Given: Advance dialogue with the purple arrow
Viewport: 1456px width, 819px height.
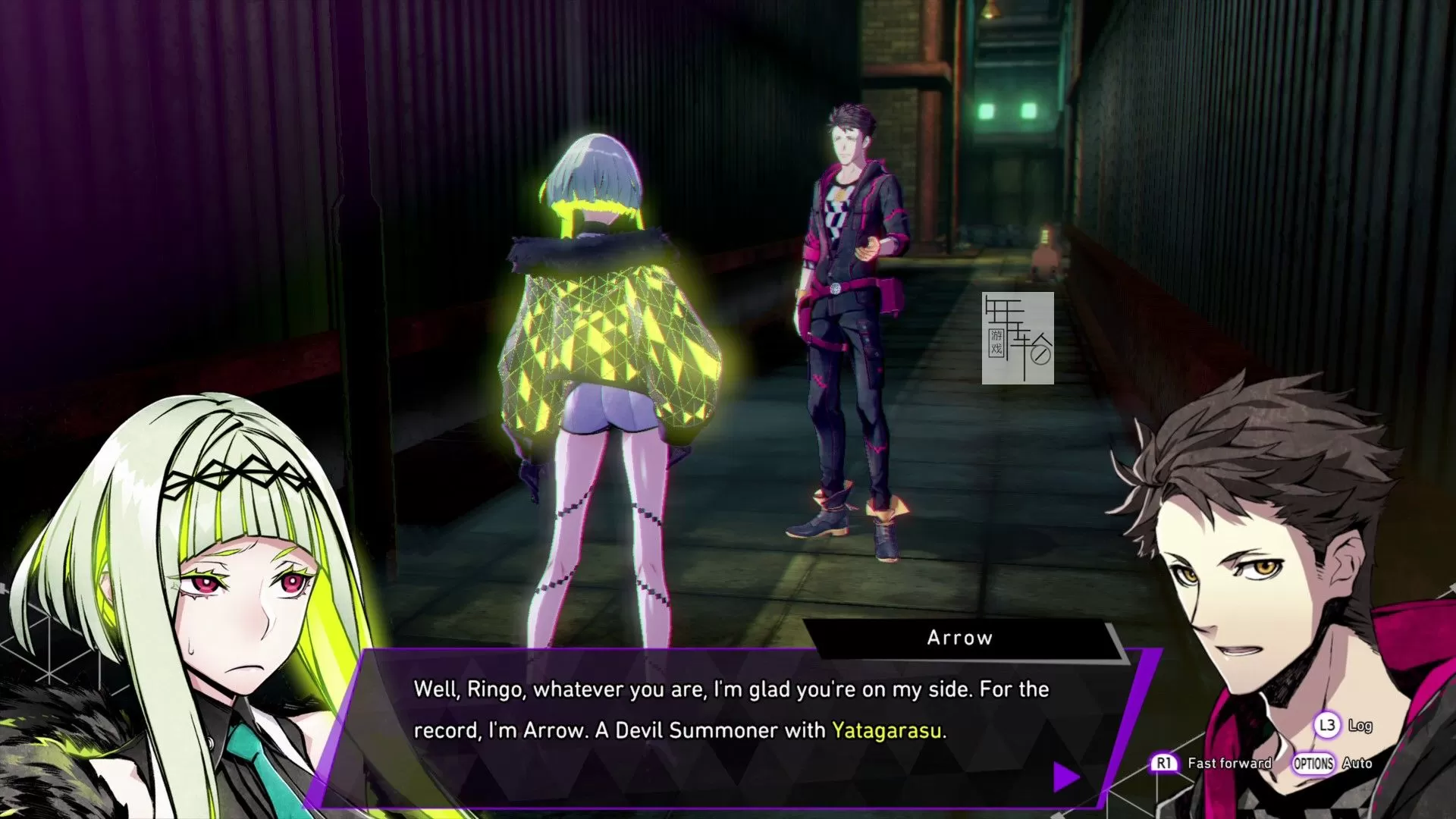Looking at the screenshot, I should 1065,777.
